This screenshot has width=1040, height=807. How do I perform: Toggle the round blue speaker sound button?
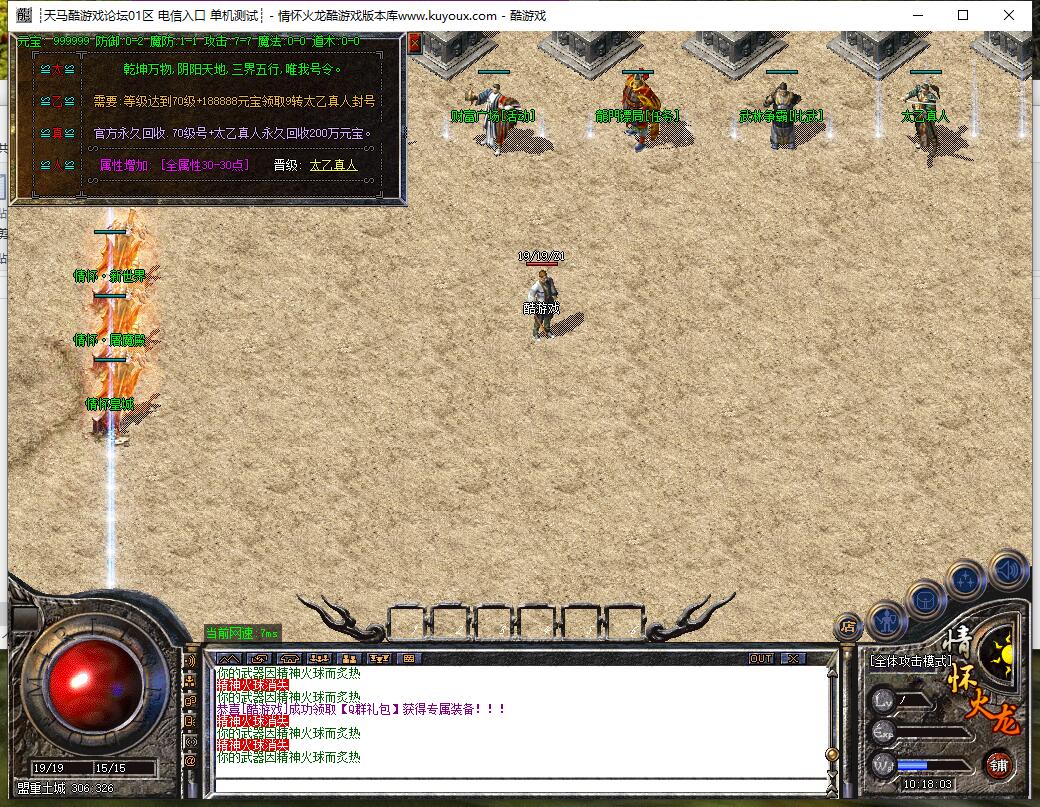1008,571
